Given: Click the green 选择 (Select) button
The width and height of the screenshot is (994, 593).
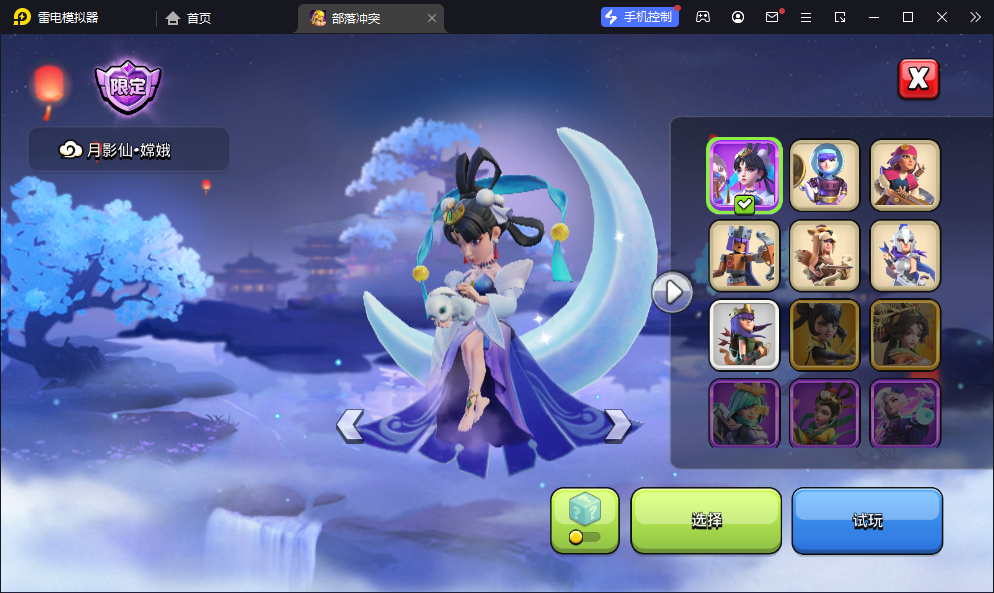Looking at the screenshot, I should coord(706,520).
